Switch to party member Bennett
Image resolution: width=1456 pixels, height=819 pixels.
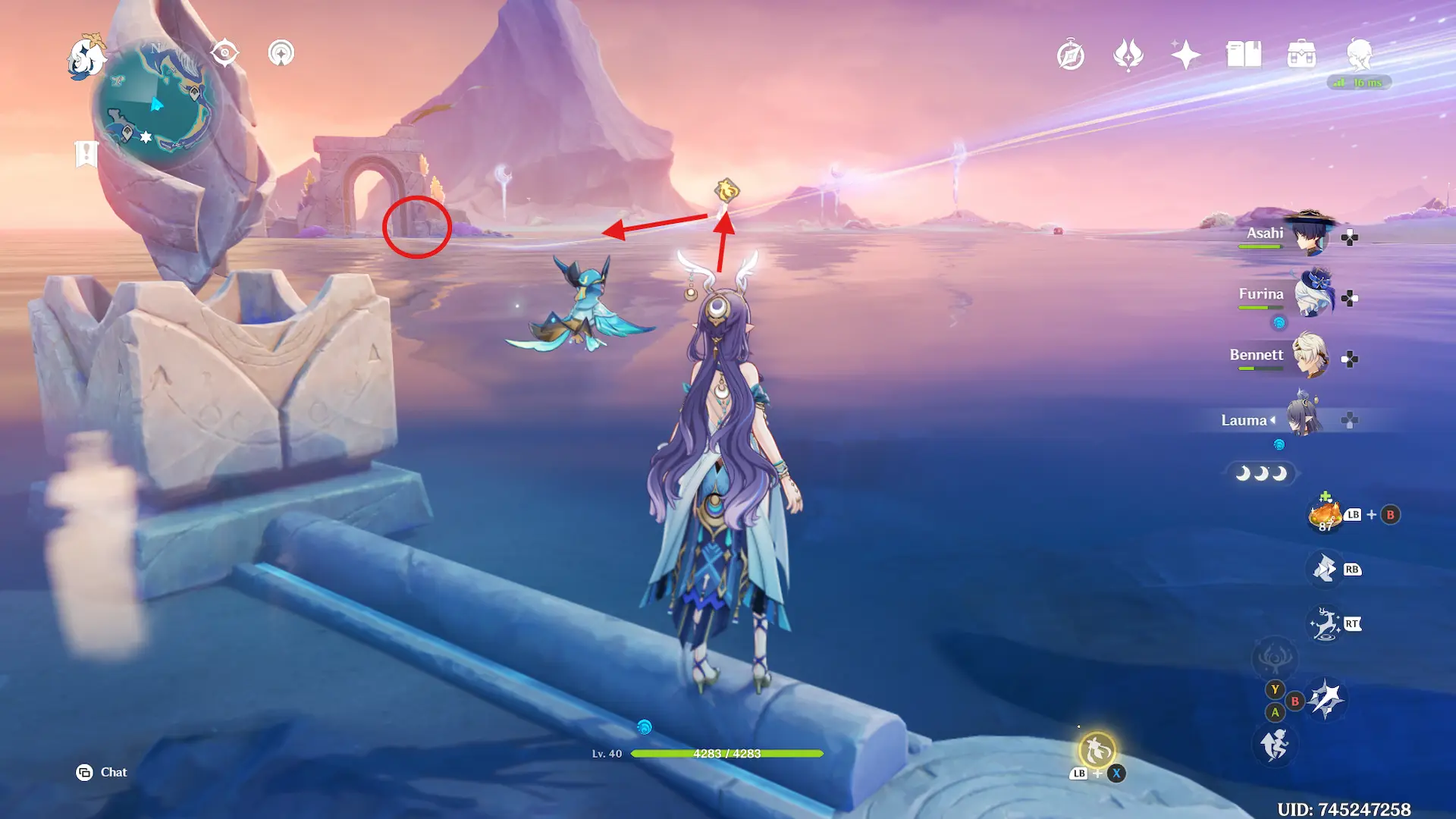[1310, 356]
